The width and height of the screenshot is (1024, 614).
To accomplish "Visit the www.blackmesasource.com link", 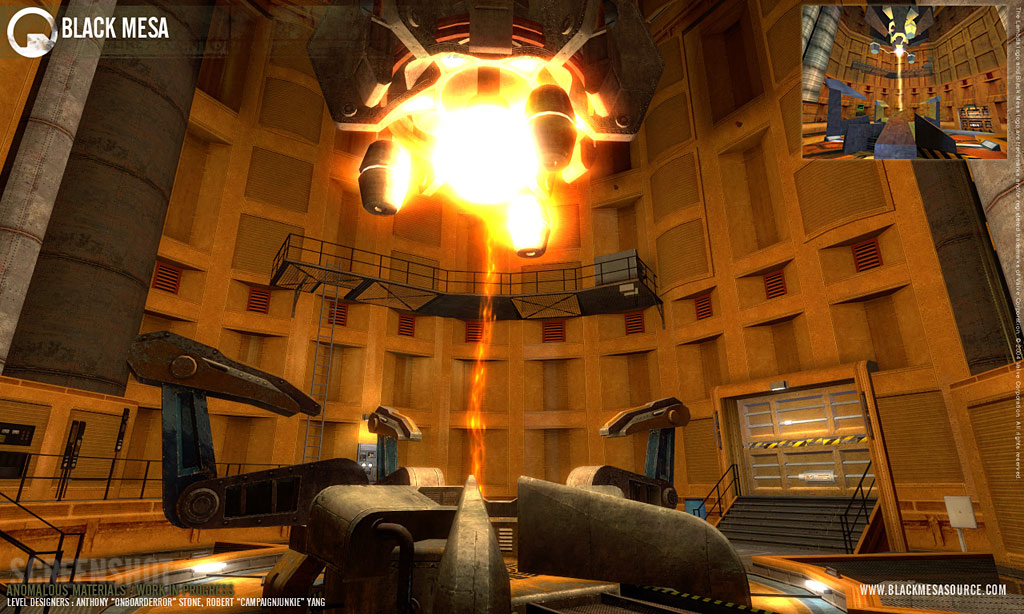I will point(932,590).
